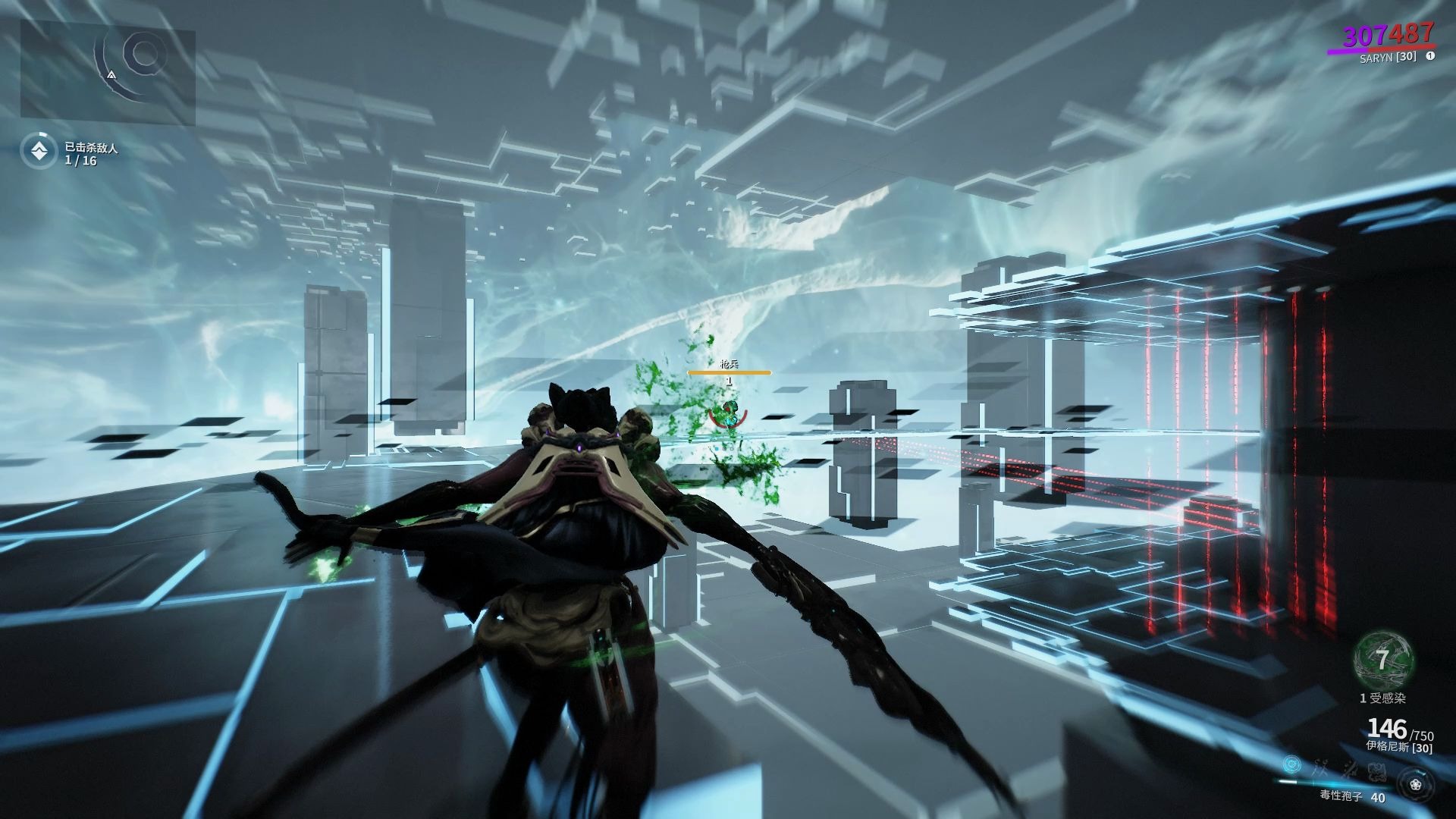Open the gear wheel icon near the ammo counter
Screen dimensions: 1456x819
tap(1417, 783)
